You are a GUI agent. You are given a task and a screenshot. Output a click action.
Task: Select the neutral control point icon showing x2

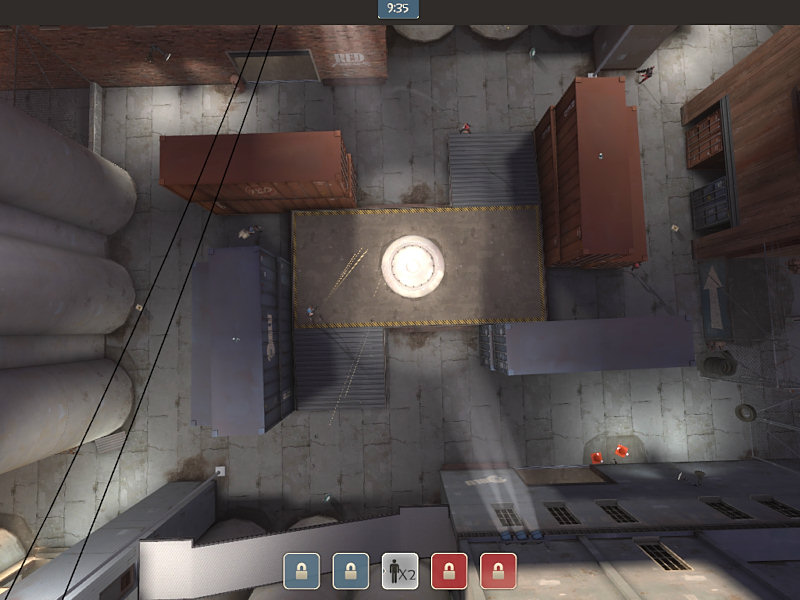pos(400,571)
